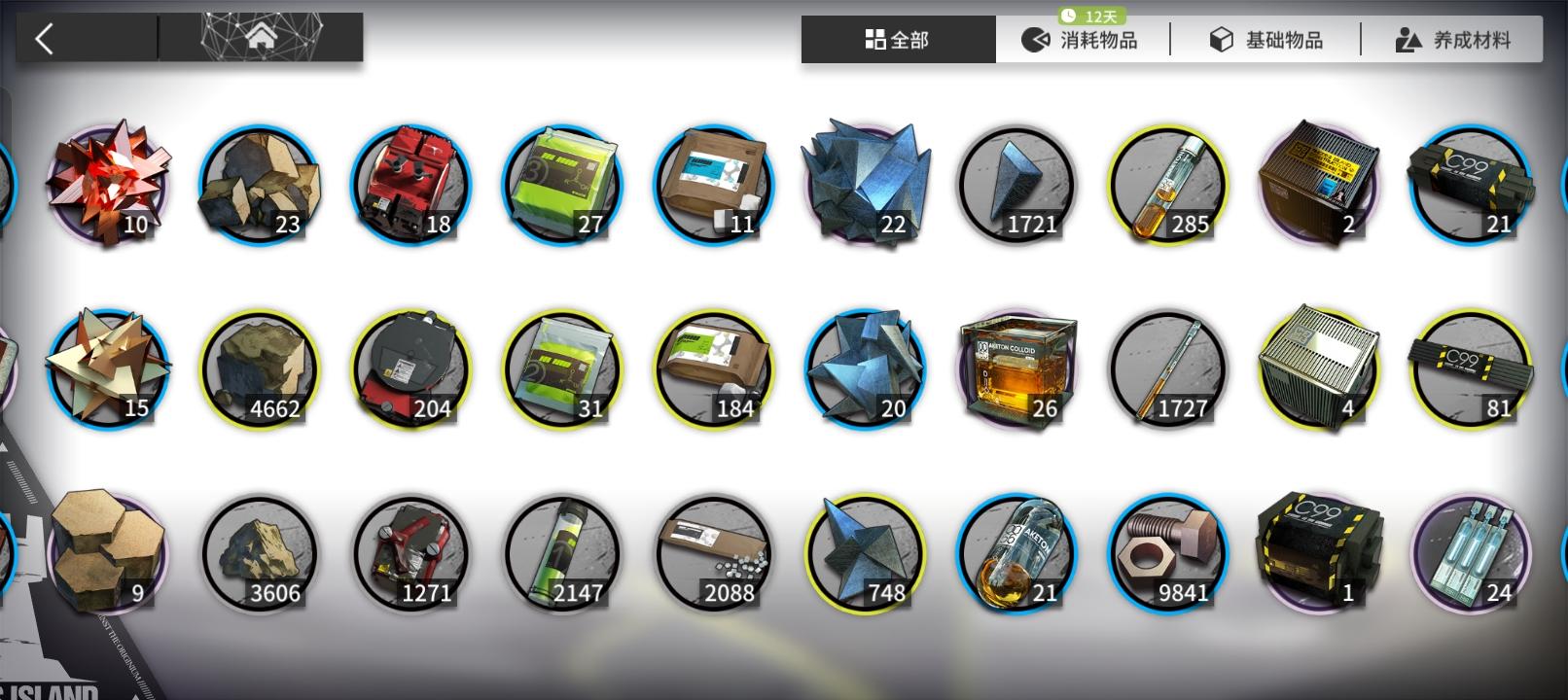Image resolution: width=1568 pixels, height=700 pixels.
Task: Switch to the 养成材料 tab
Action: click(x=1453, y=39)
